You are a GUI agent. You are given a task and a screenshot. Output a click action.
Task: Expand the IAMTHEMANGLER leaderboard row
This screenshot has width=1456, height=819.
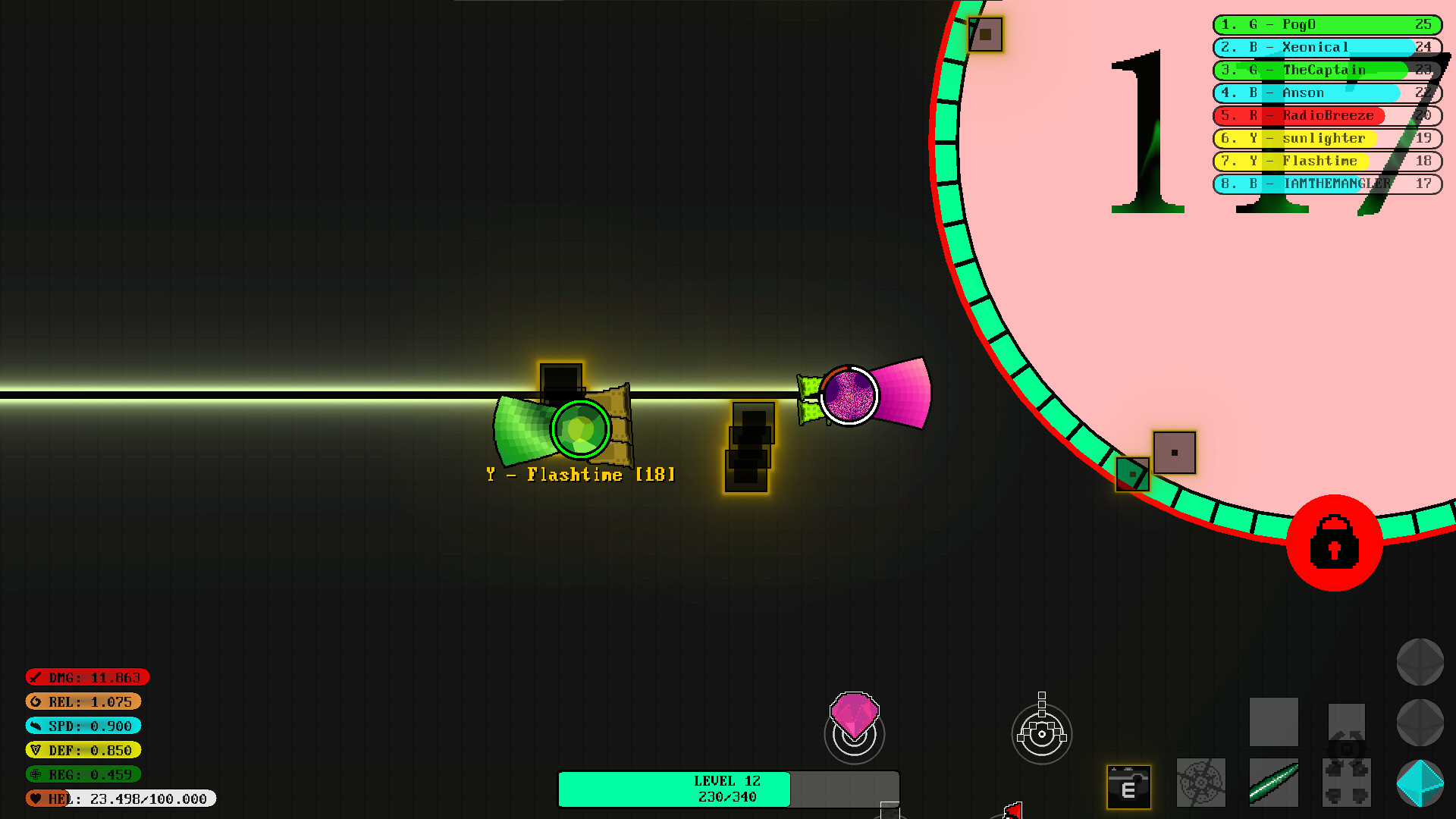tap(1327, 184)
